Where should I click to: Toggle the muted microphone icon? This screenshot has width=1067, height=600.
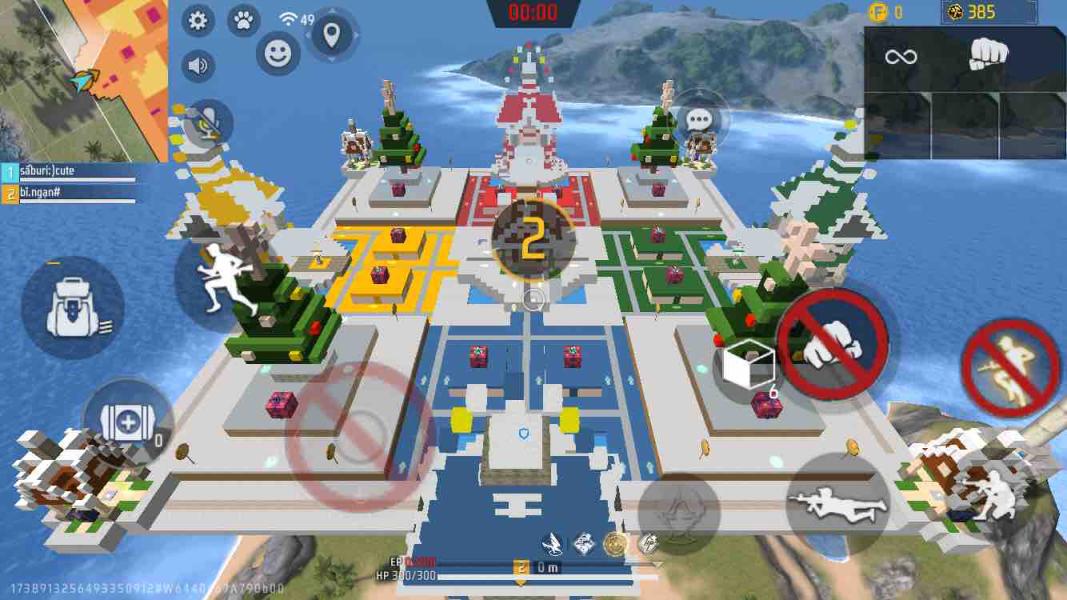click(207, 123)
